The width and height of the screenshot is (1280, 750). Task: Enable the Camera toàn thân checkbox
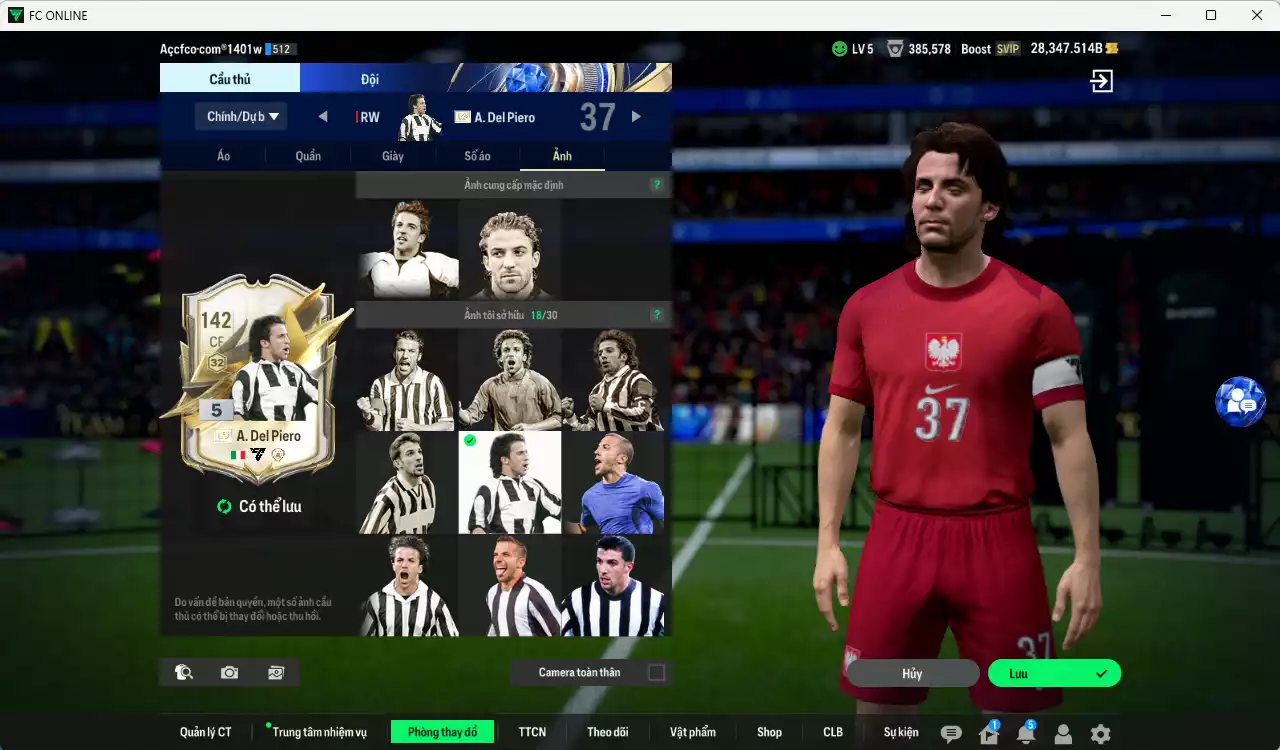(657, 672)
